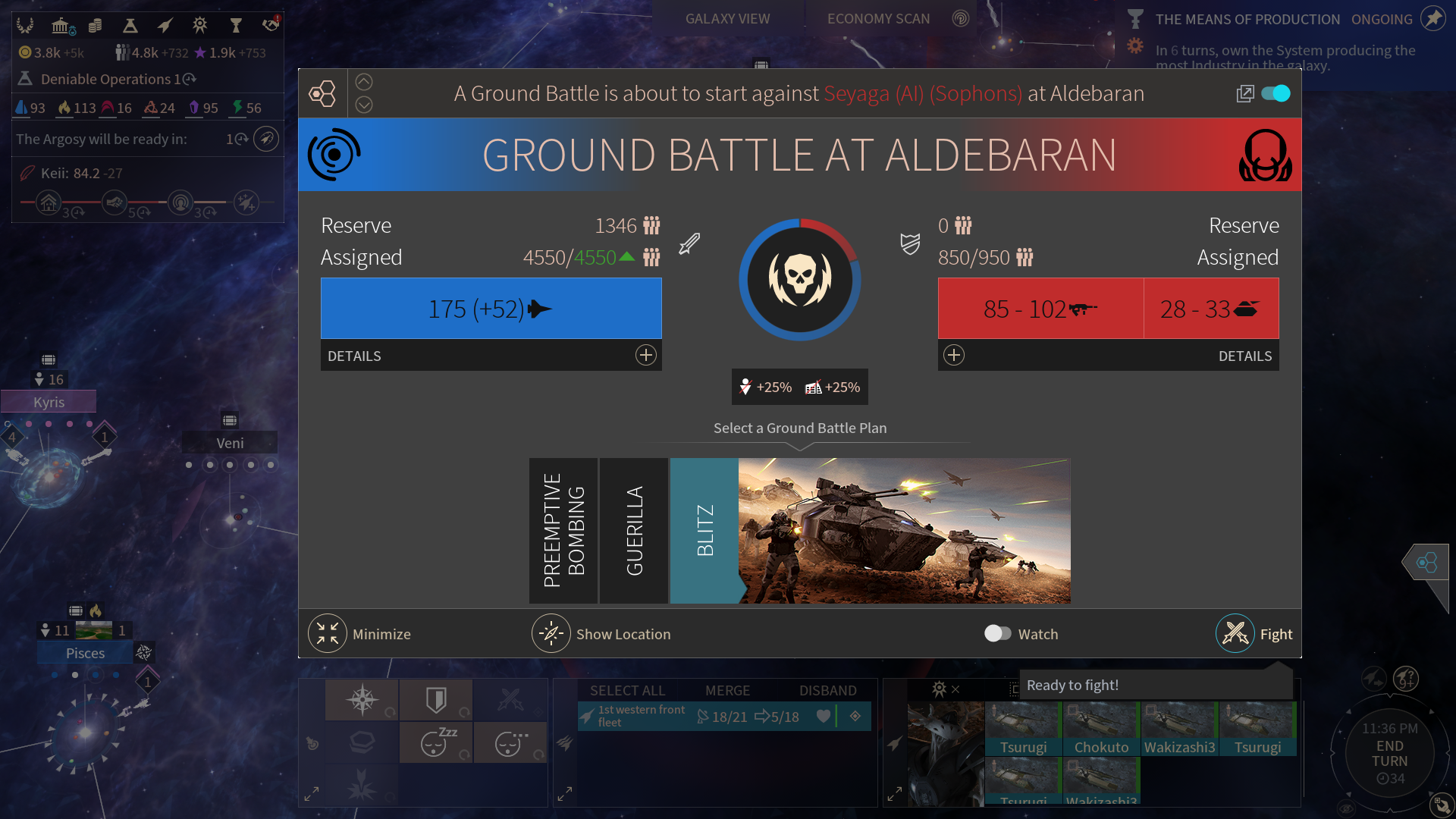Disband the selected fleet
Image resolution: width=1456 pixels, height=819 pixels.
pyautogui.click(x=827, y=691)
